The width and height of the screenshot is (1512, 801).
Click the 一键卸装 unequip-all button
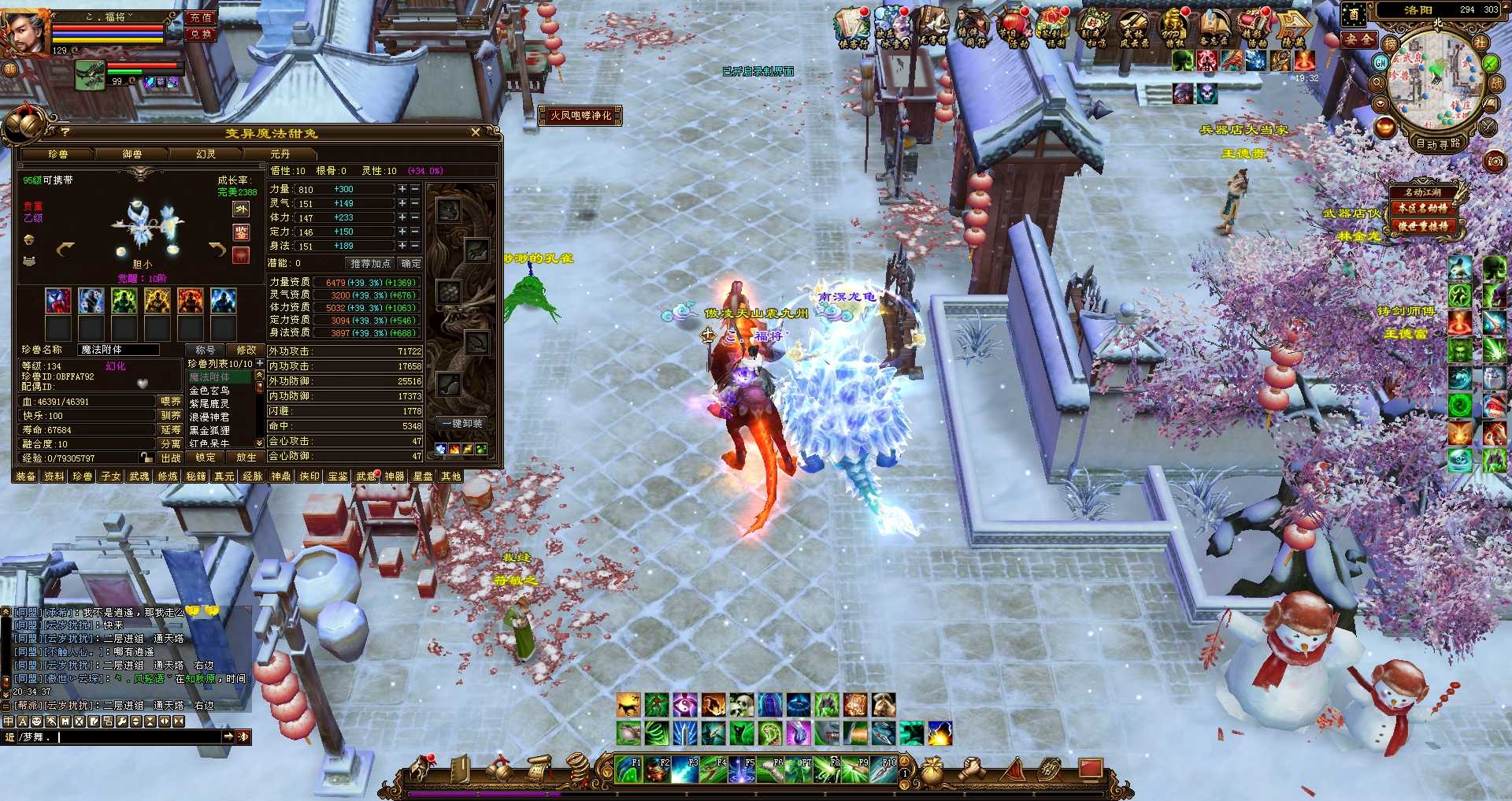click(x=461, y=424)
